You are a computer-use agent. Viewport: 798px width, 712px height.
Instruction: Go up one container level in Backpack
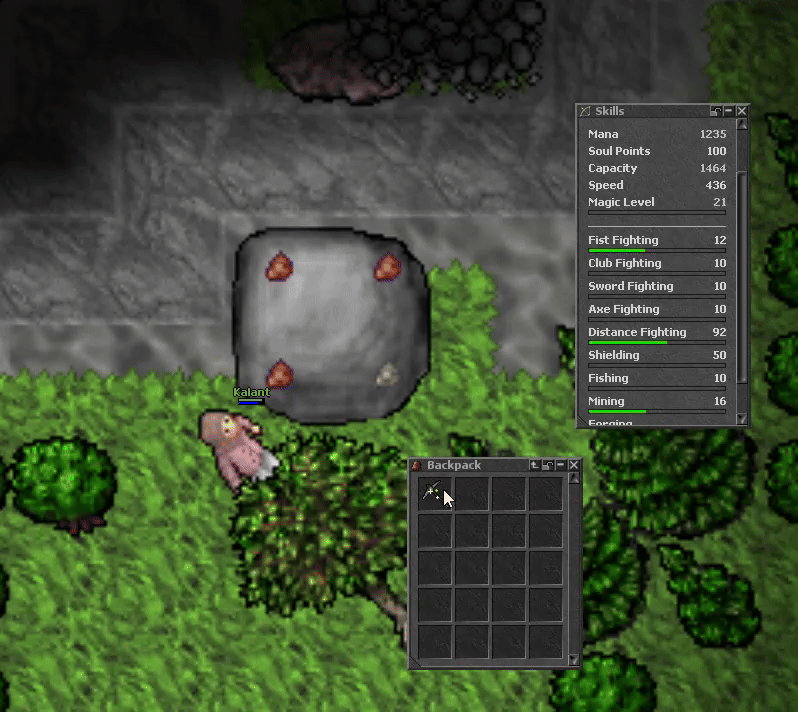535,465
